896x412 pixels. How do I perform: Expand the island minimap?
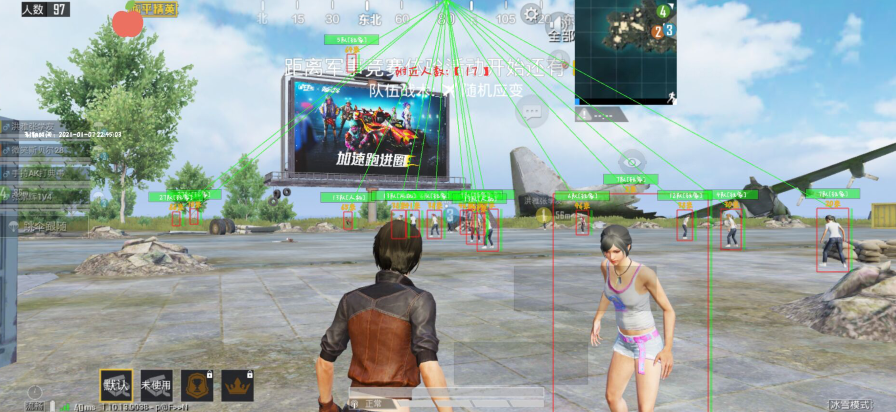tap(625, 52)
